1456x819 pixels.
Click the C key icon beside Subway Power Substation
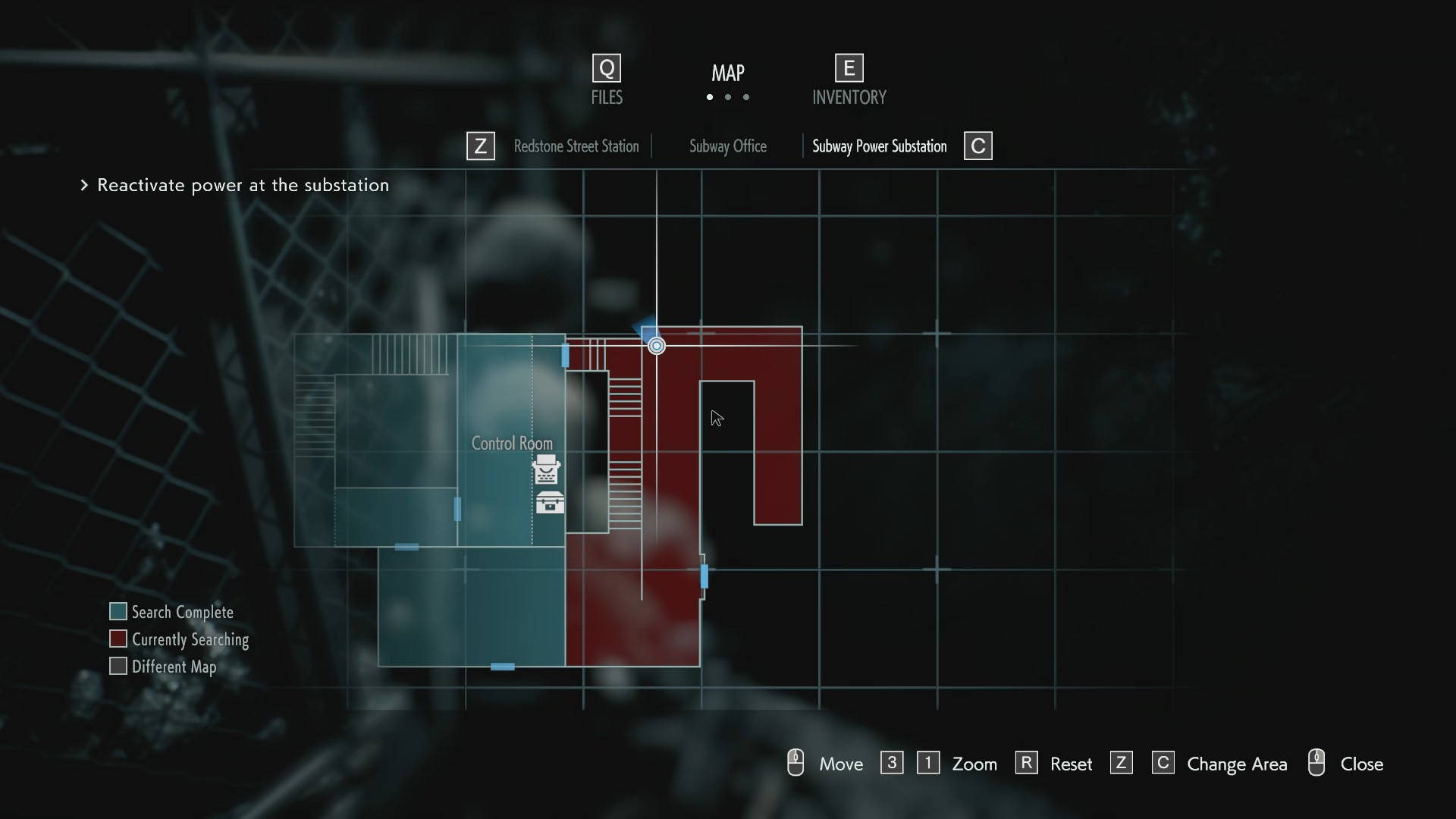[x=977, y=146]
